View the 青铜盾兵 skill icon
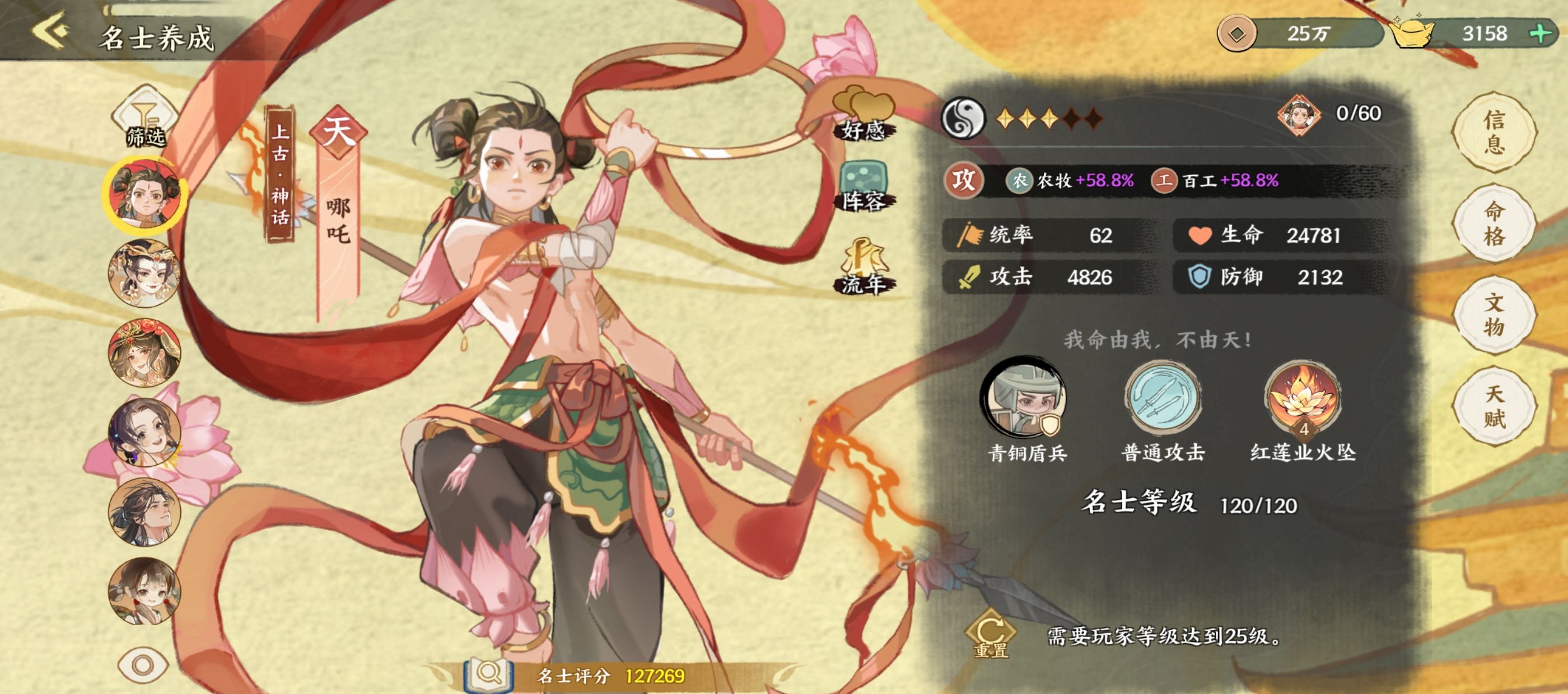This screenshot has height=694, width=1568. (1022, 398)
